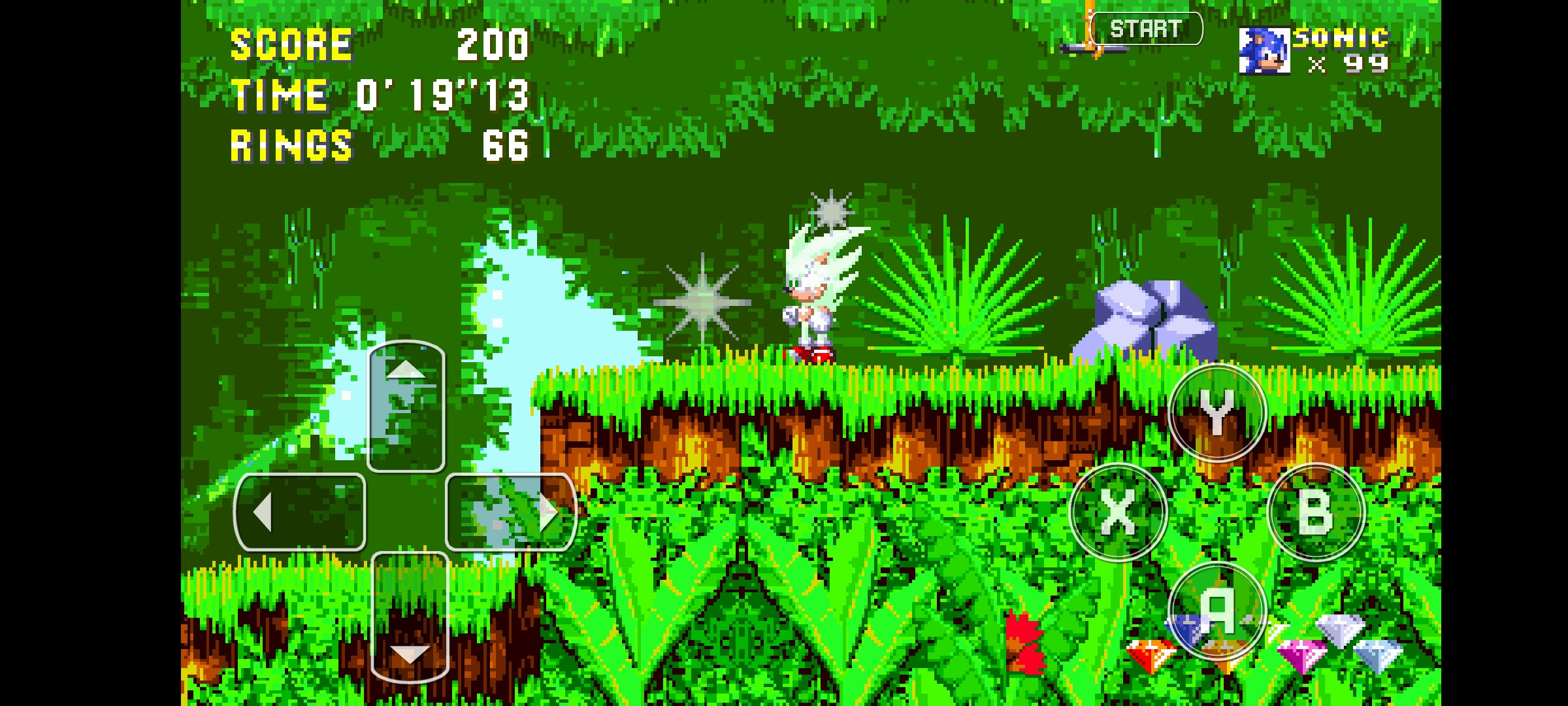This screenshot has height=706, width=1568.
Task: Click the Sonic life counter portrait
Action: [x=1266, y=52]
